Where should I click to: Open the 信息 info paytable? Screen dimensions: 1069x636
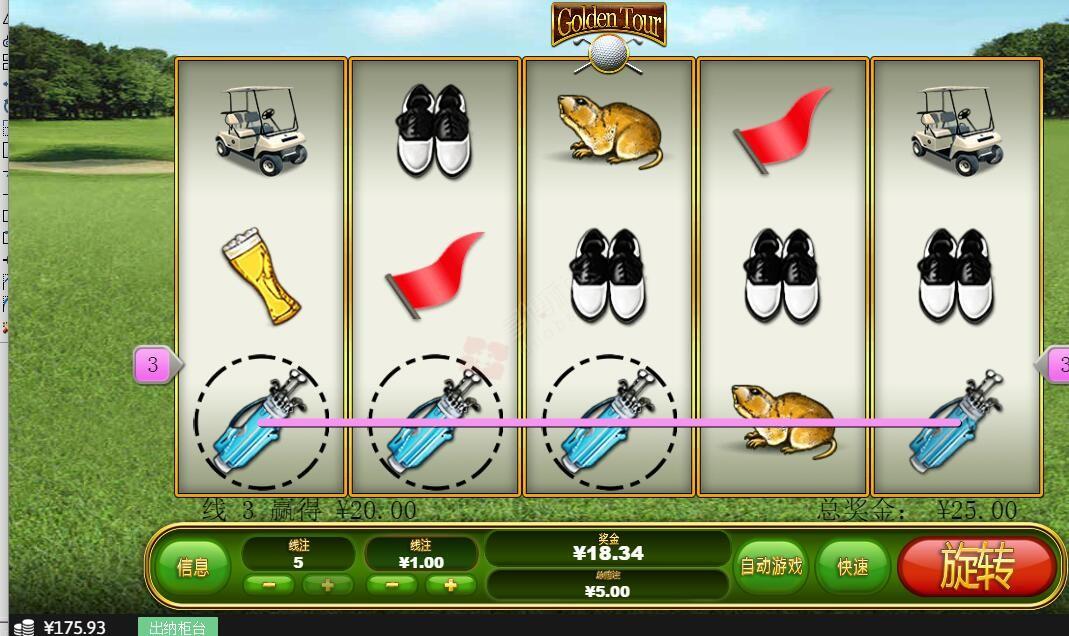(193, 567)
